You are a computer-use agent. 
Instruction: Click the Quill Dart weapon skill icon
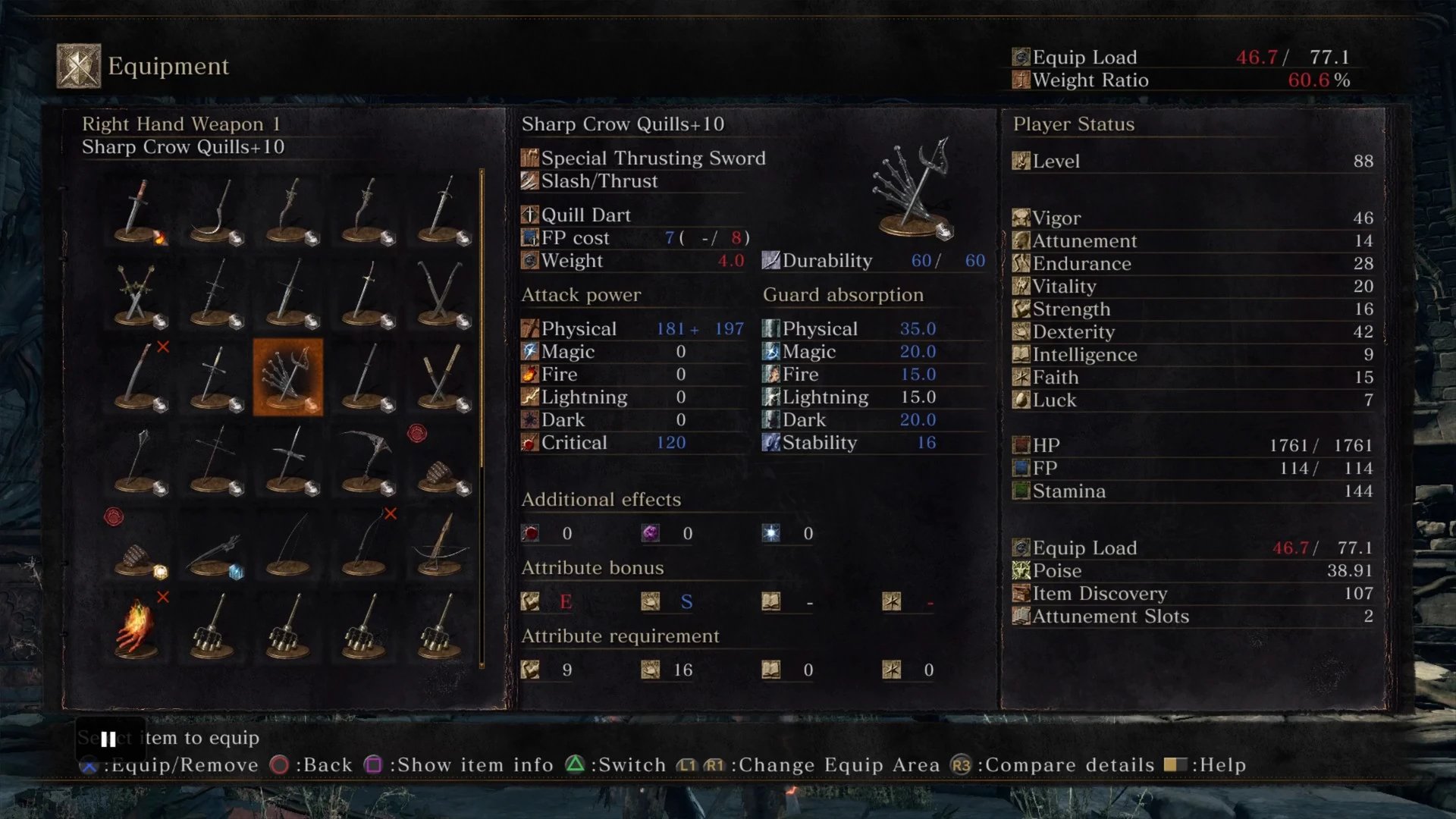coord(529,215)
